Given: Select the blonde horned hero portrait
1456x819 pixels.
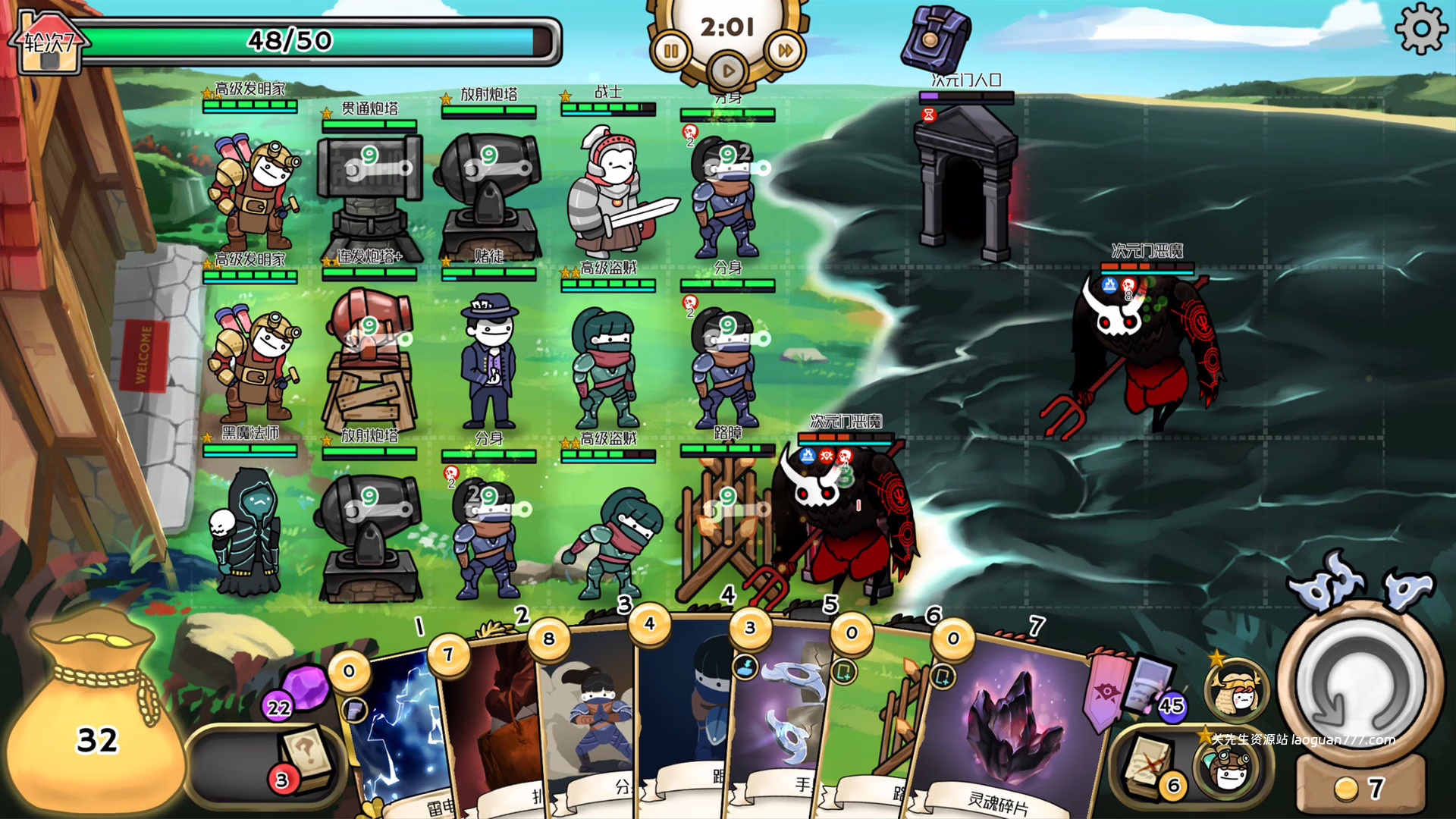Looking at the screenshot, I should (x=1236, y=692).
